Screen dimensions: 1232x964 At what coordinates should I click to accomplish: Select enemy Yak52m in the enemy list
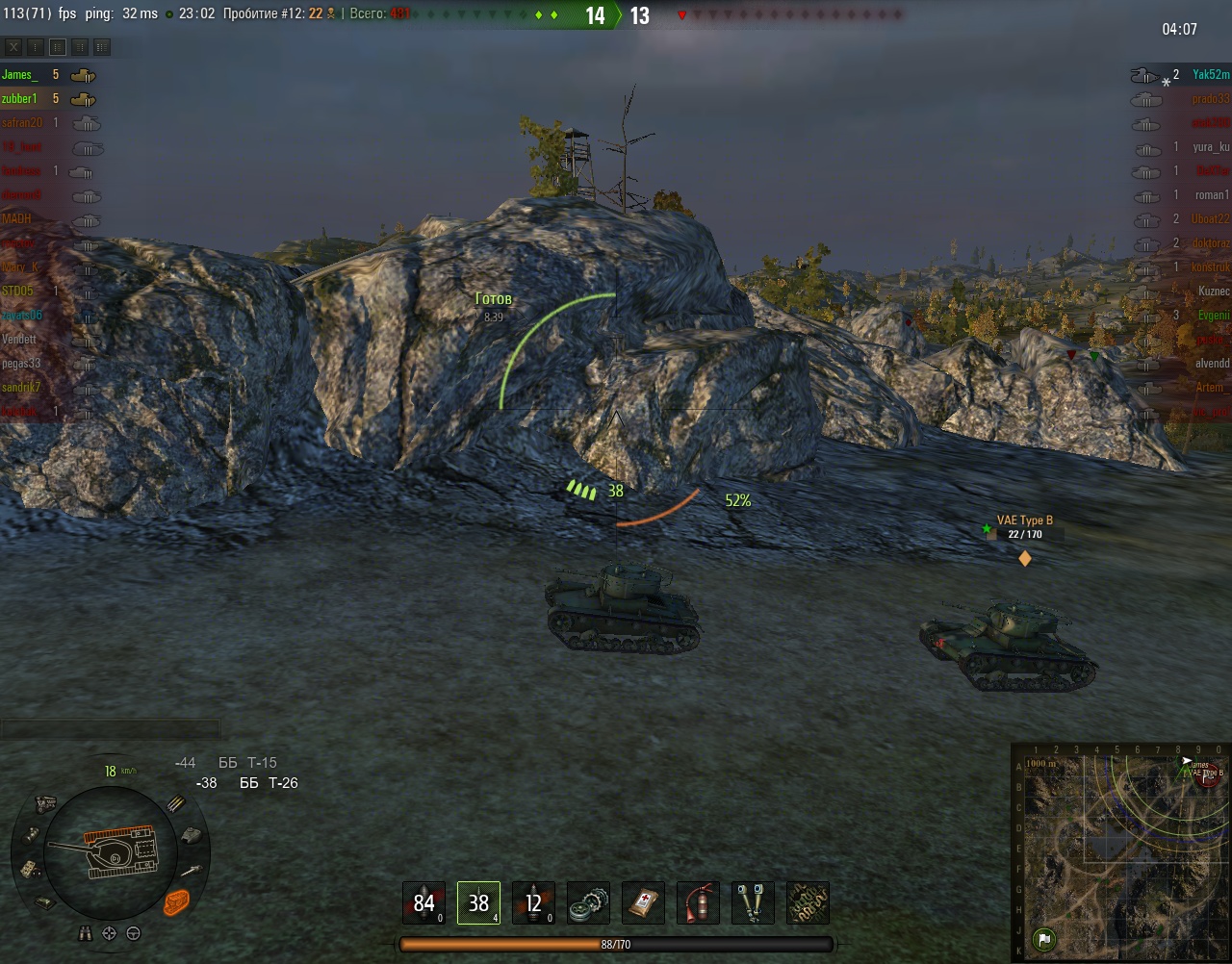[1210, 75]
